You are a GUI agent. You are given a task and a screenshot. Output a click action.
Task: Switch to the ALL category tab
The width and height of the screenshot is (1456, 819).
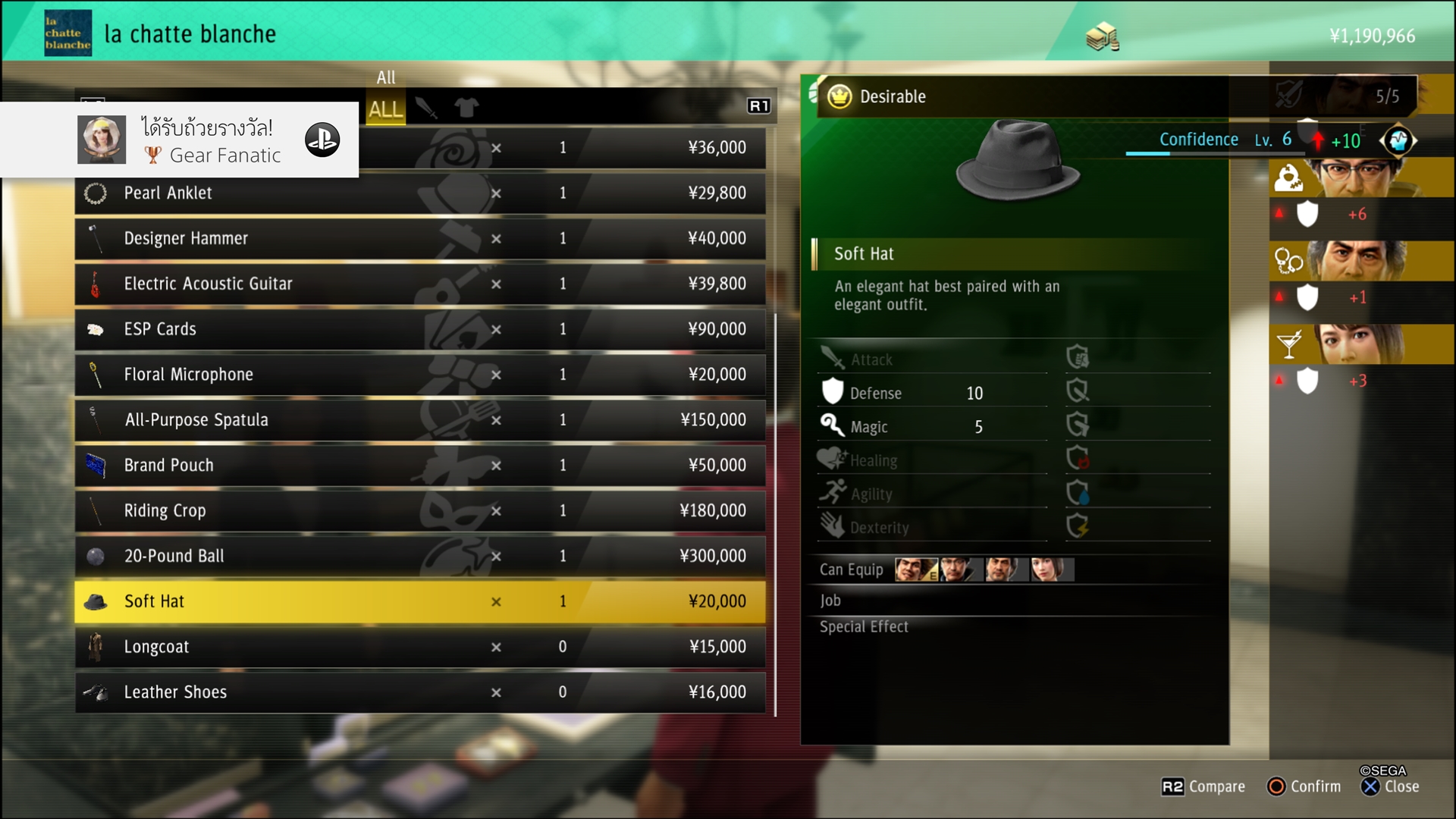tap(385, 109)
